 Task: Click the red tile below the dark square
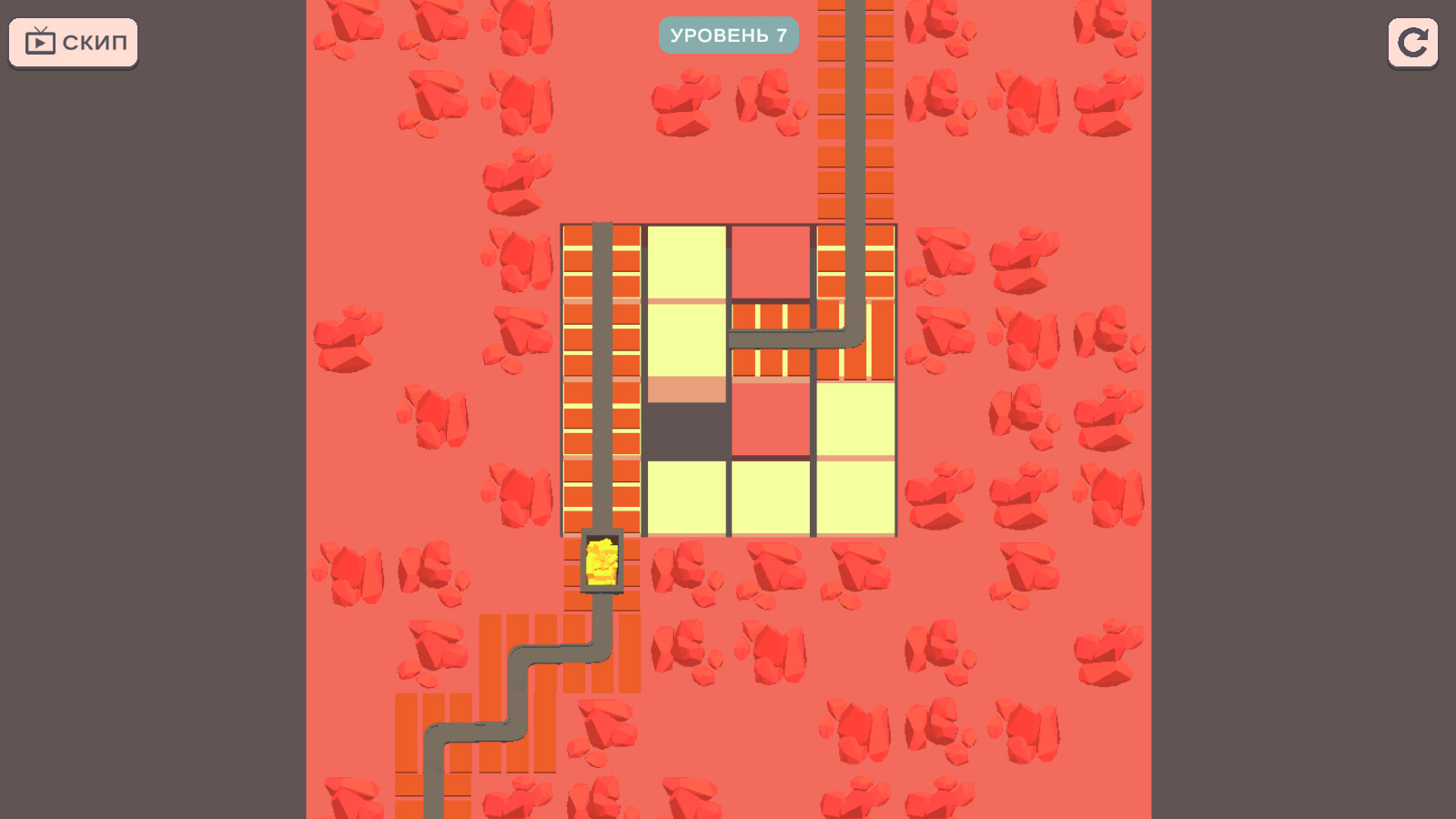[772, 421]
